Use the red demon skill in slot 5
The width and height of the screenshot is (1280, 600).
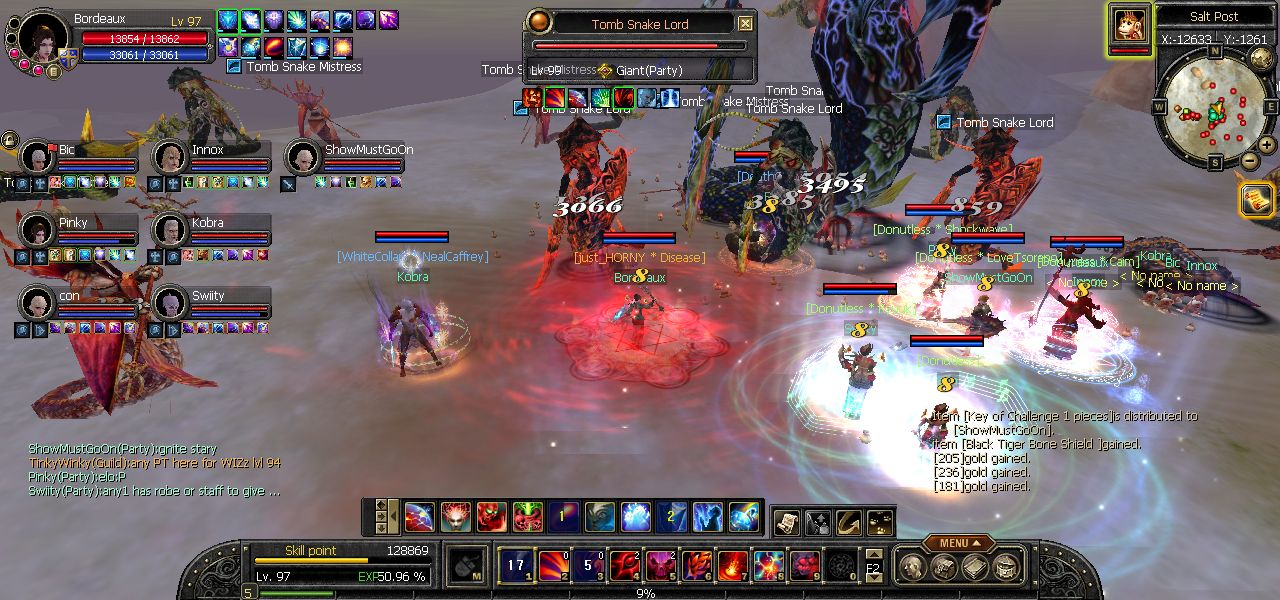coord(660,566)
